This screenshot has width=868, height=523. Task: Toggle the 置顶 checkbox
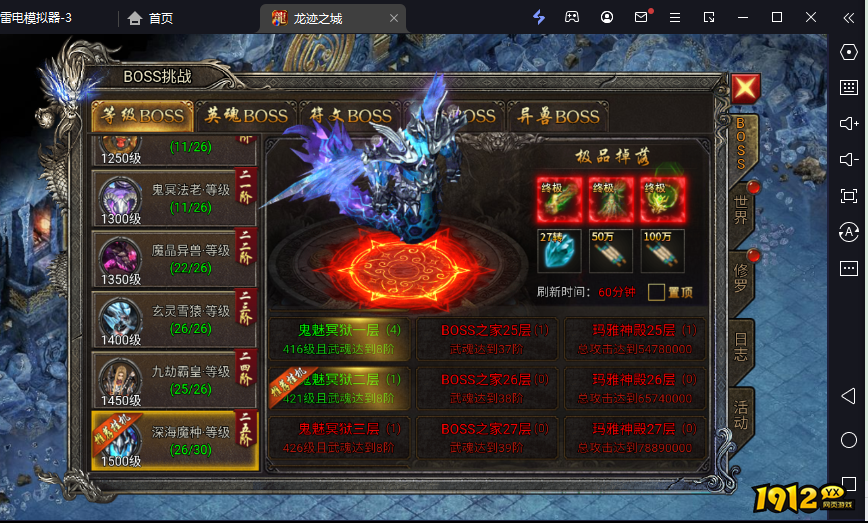coord(656,292)
